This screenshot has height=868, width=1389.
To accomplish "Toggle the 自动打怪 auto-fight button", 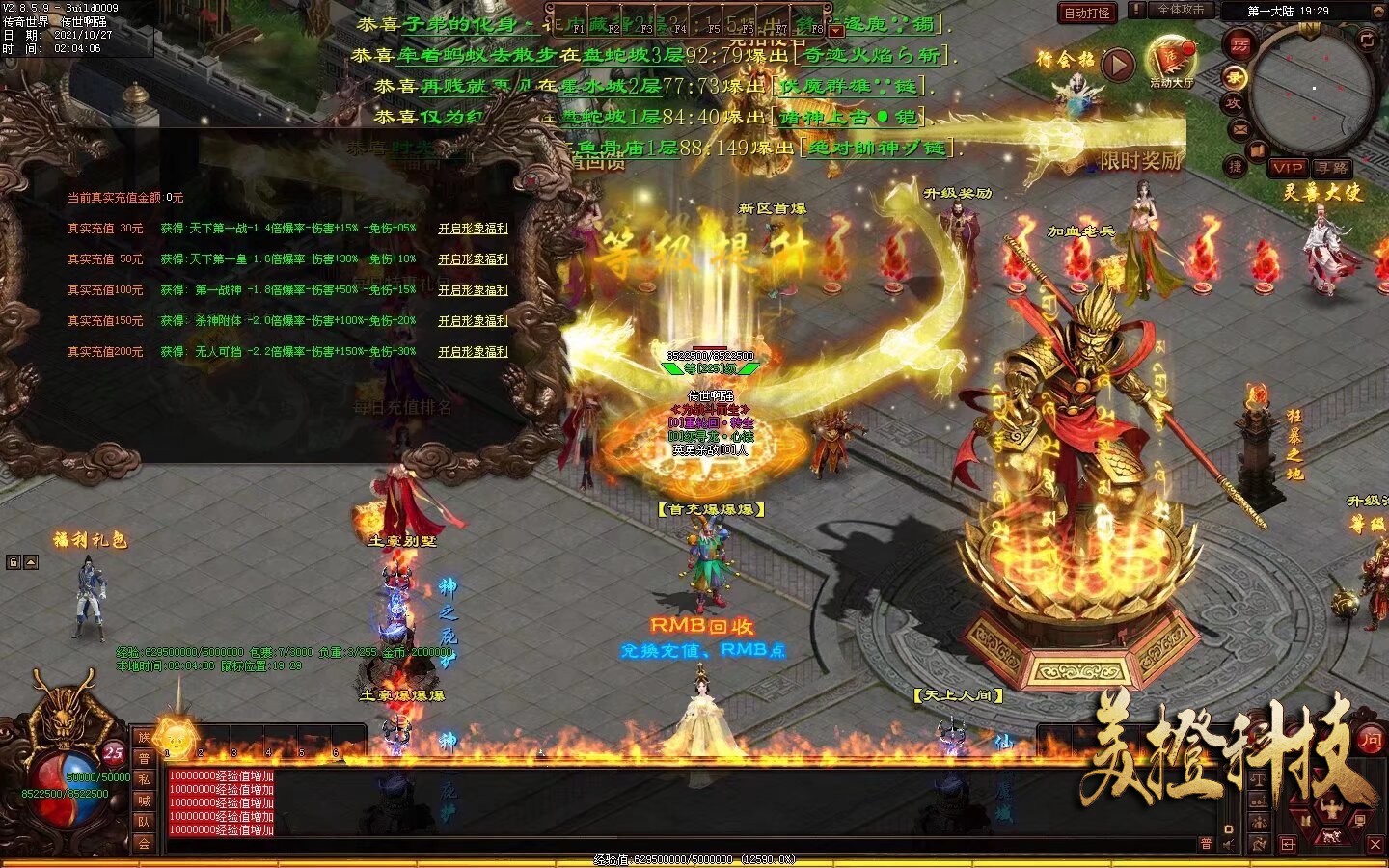I will [1087, 13].
